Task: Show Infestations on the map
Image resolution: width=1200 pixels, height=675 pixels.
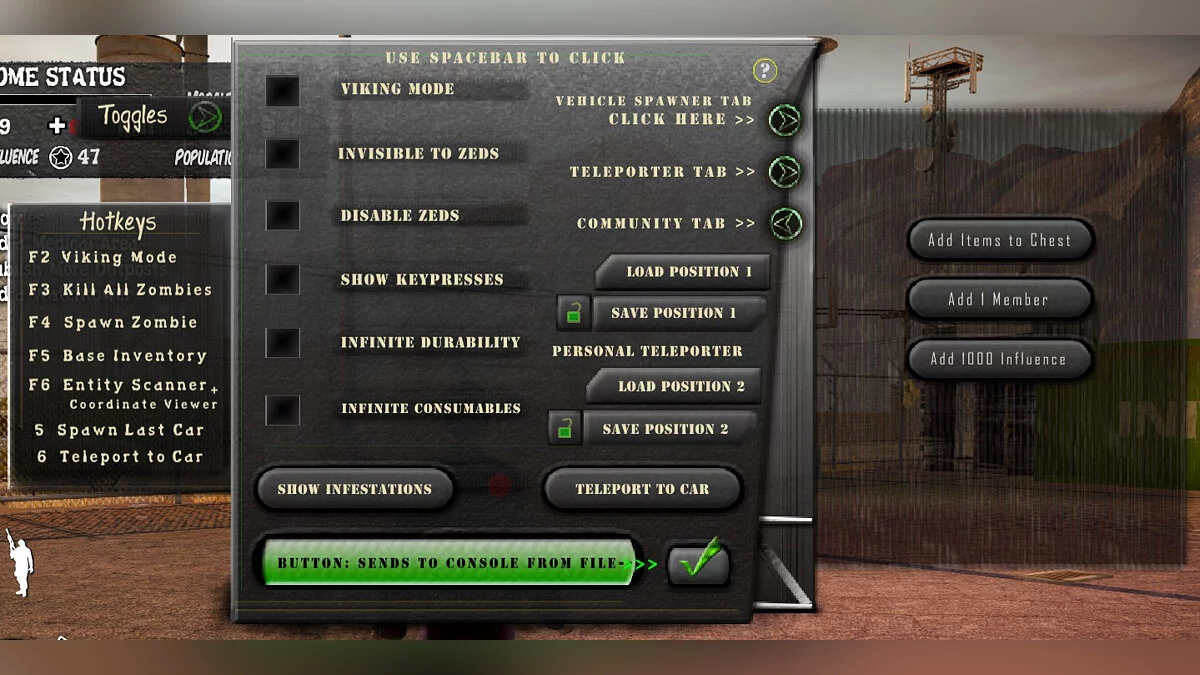Action: coord(354,489)
